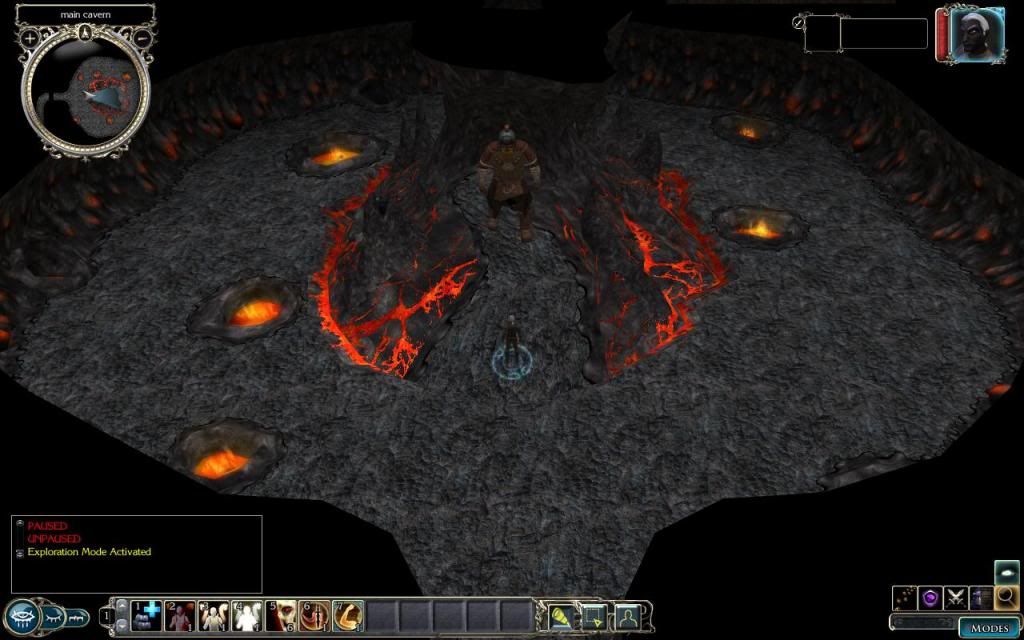Toggle the magnifying glass search mode
Screen dimensions: 1024x640
(x=1007, y=597)
